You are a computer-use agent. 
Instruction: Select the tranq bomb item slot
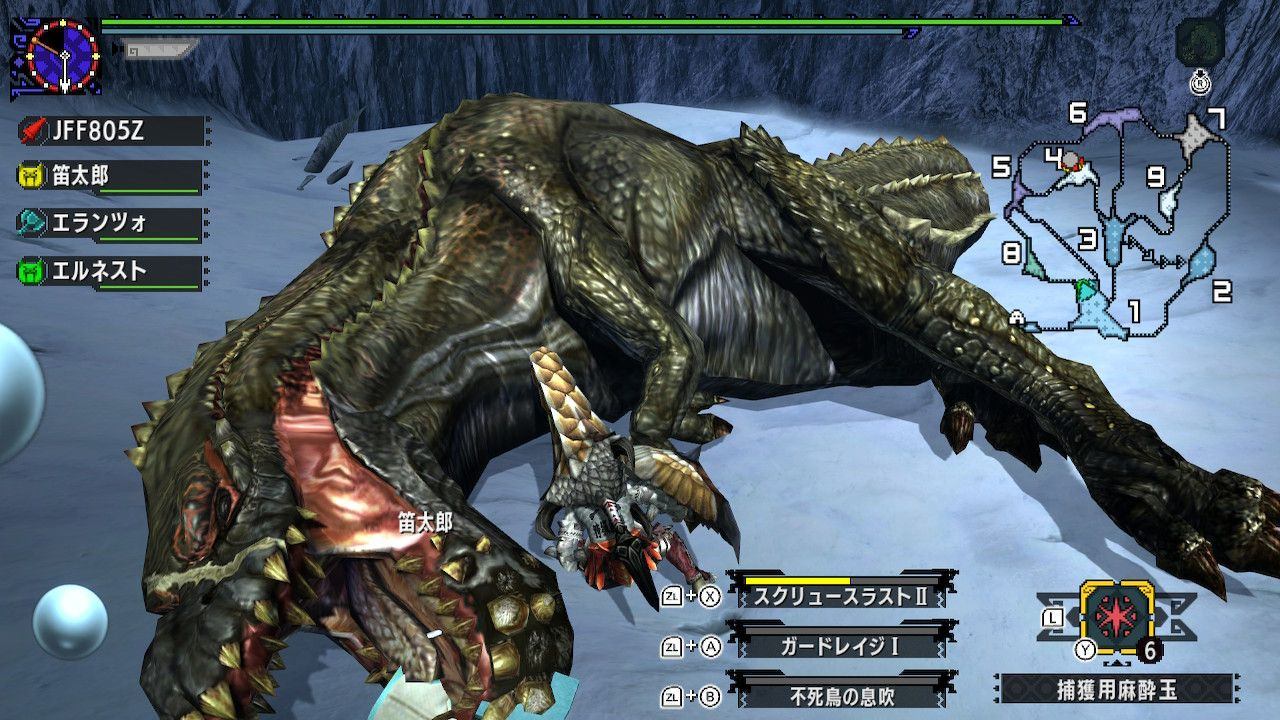(1117, 612)
